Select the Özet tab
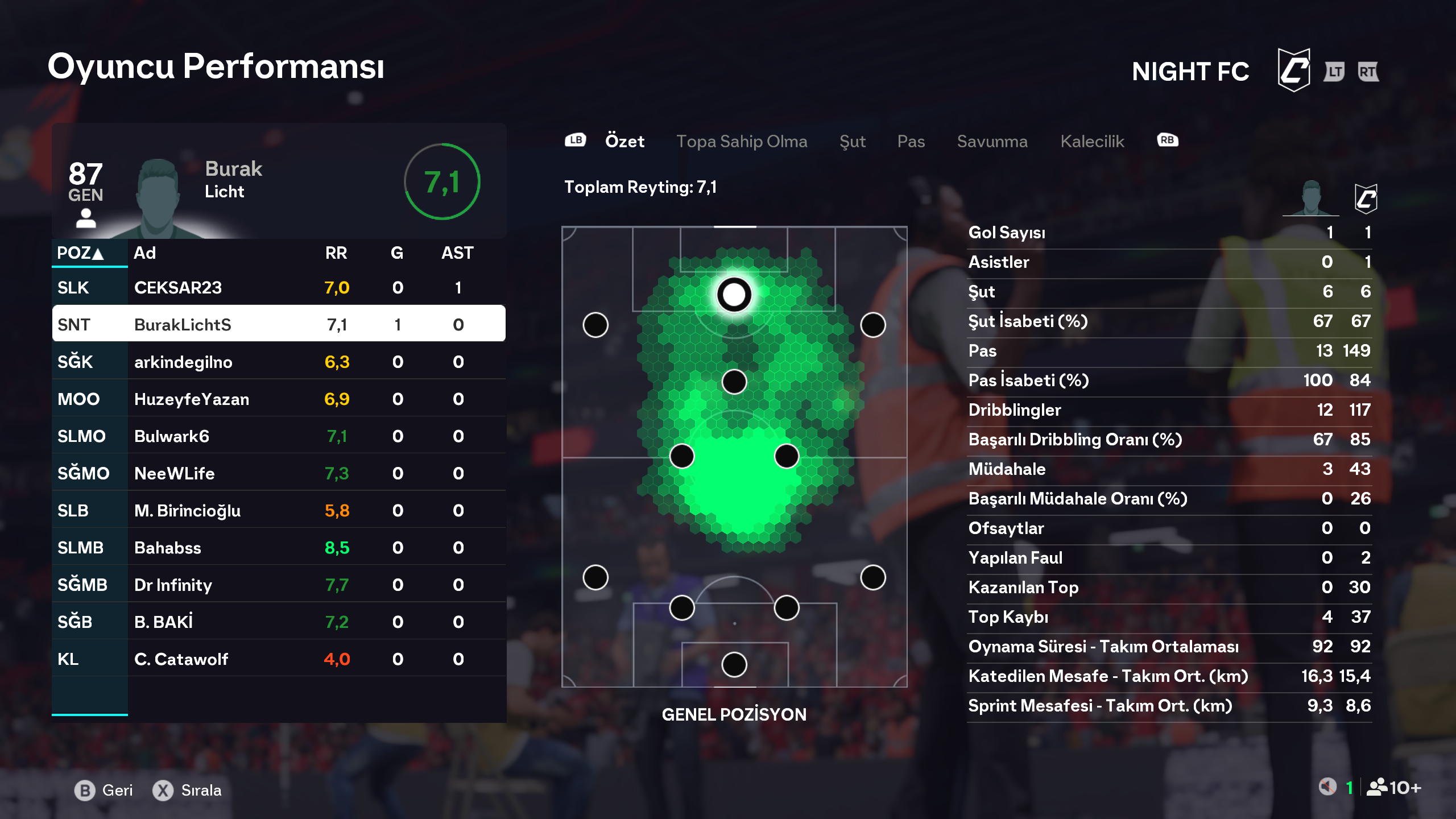This screenshot has width=1456, height=819. coord(624,142)
